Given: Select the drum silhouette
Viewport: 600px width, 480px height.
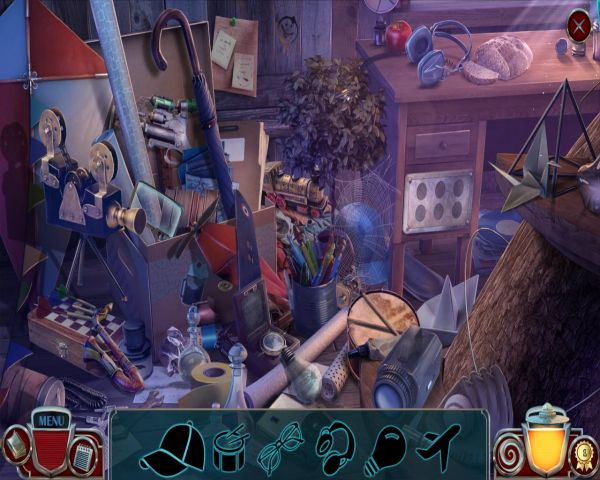Looking at the screenshot, I should pos(230,443).
